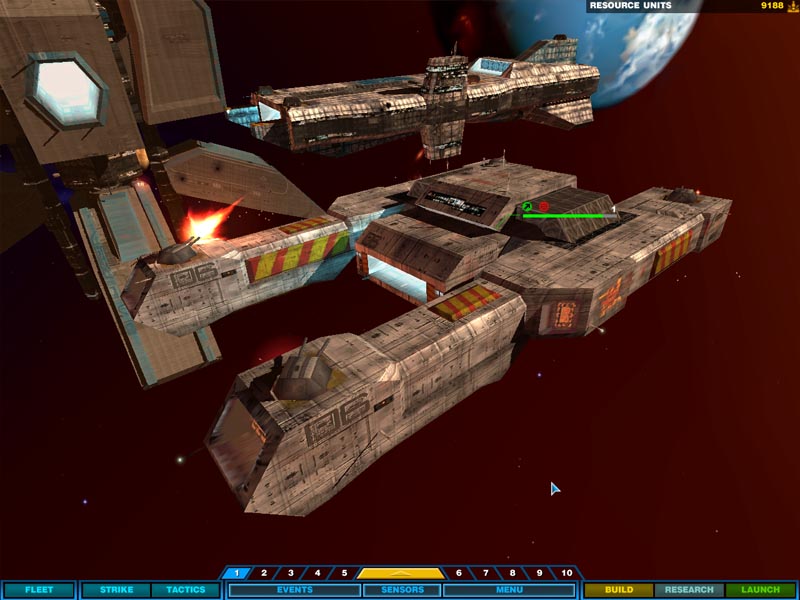This screenshot has width=800, height=600.
Task: Select control group 7
Action: coord(486,573)
